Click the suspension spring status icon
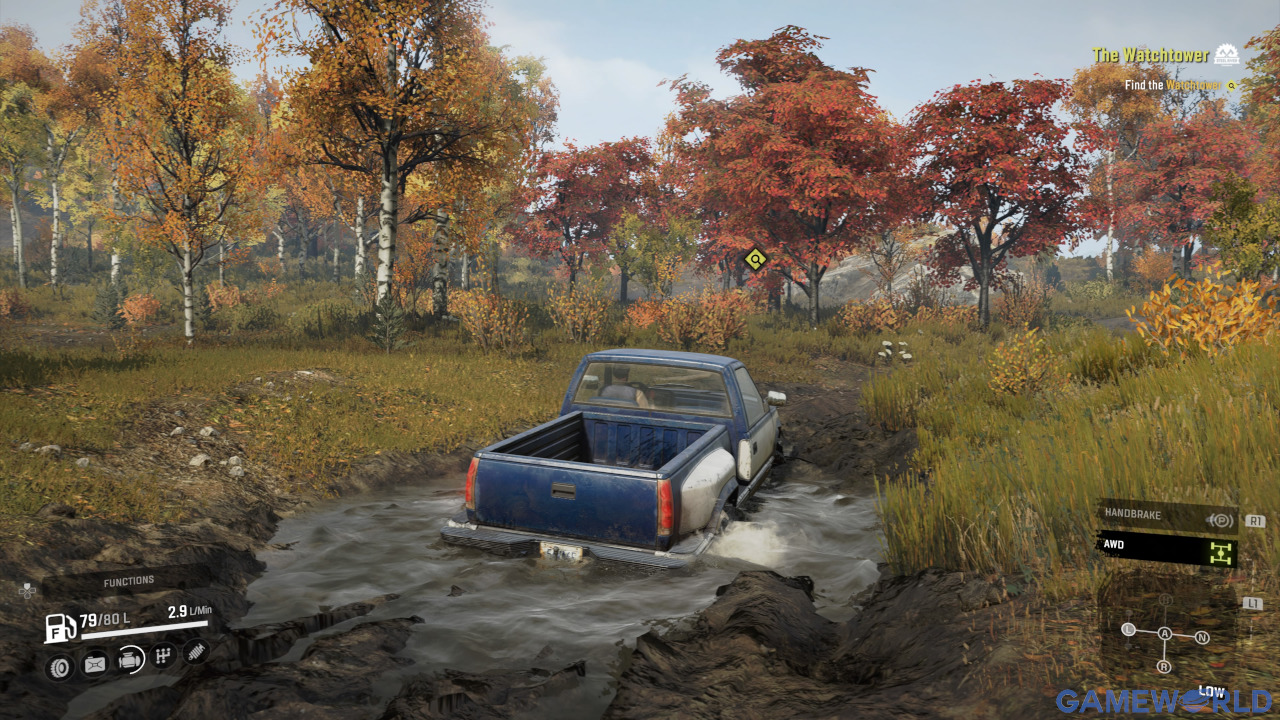The width and height of the screenshot is (1280, 720). (196, 651)
